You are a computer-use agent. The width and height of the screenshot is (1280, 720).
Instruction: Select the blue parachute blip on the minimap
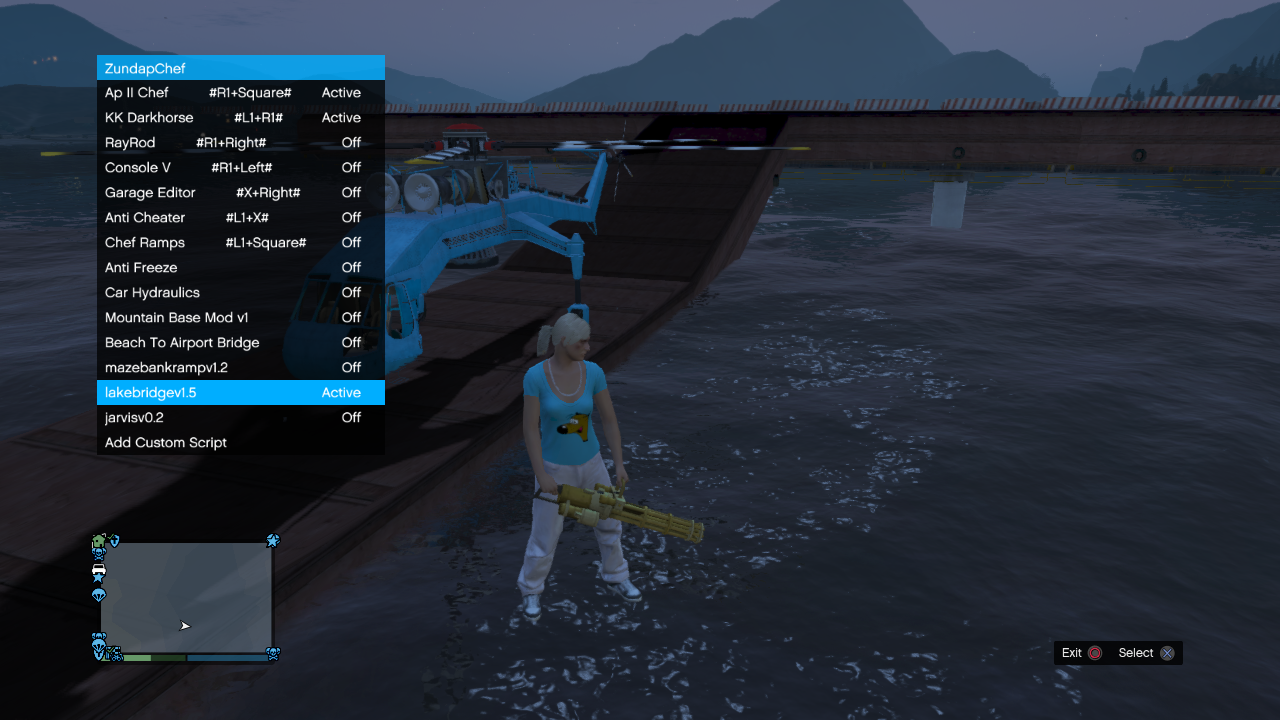[98, 594]
